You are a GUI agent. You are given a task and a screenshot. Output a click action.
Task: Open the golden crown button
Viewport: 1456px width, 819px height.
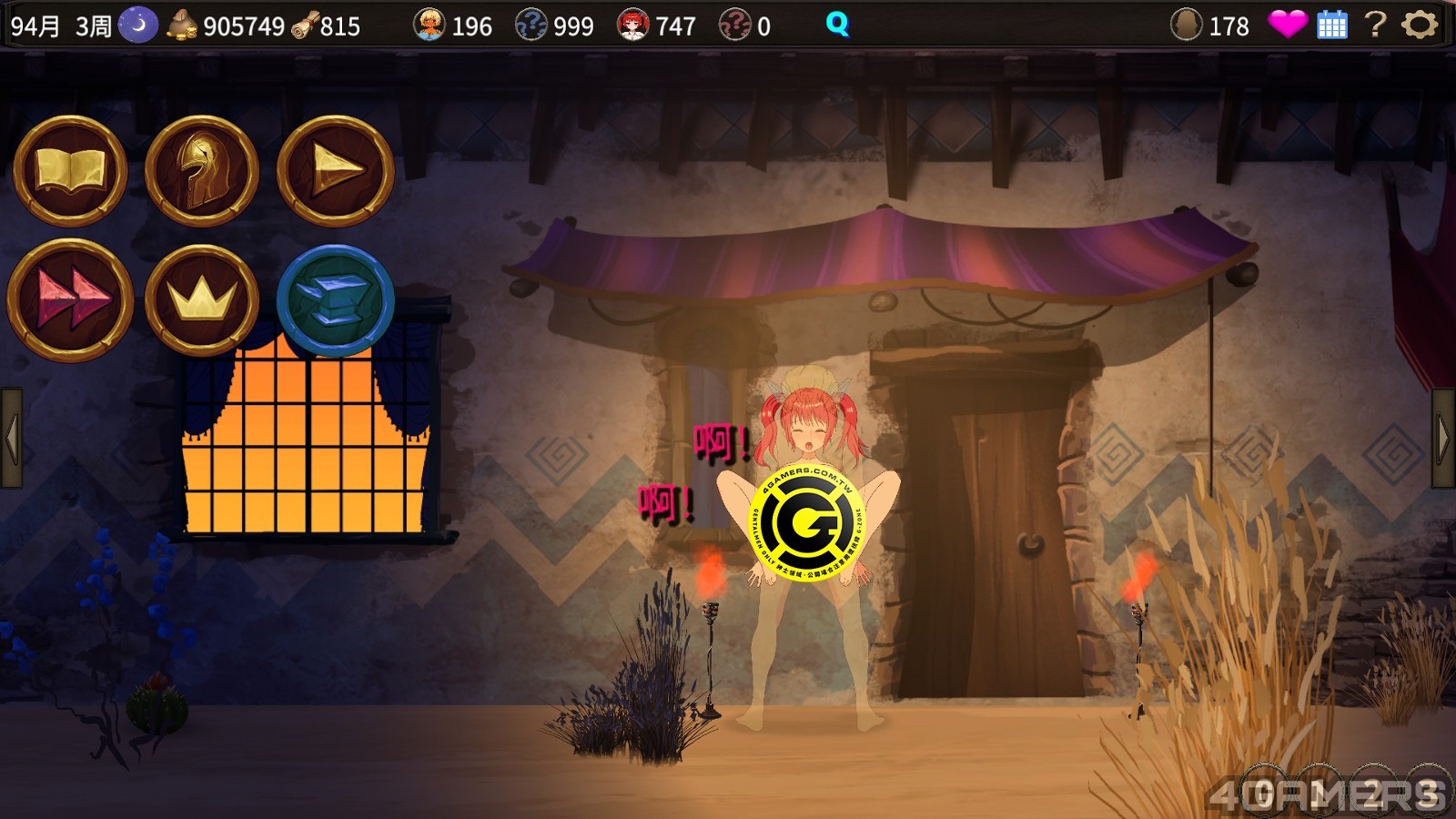click(202, 299)
